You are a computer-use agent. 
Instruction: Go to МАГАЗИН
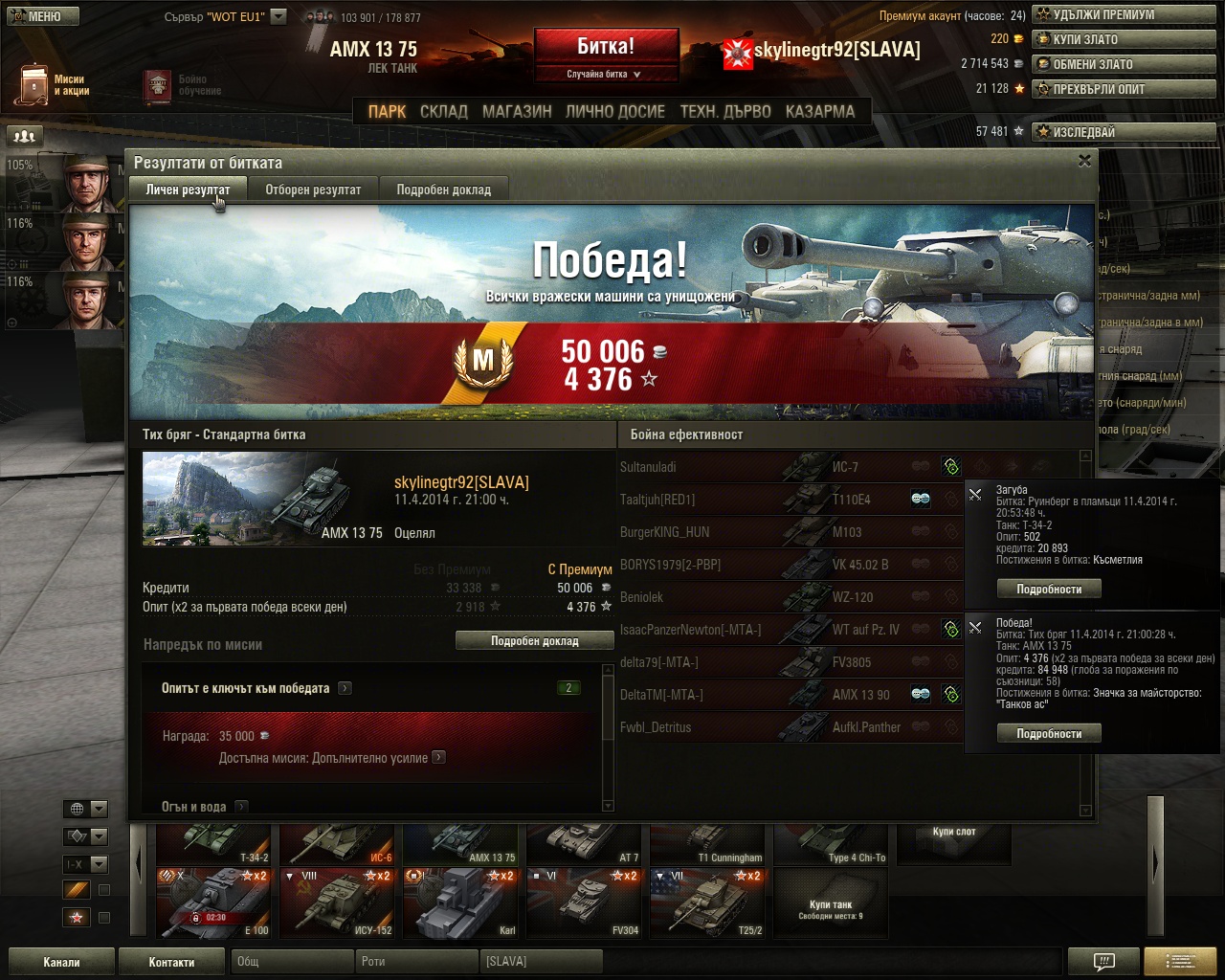(x=517, y=112)
